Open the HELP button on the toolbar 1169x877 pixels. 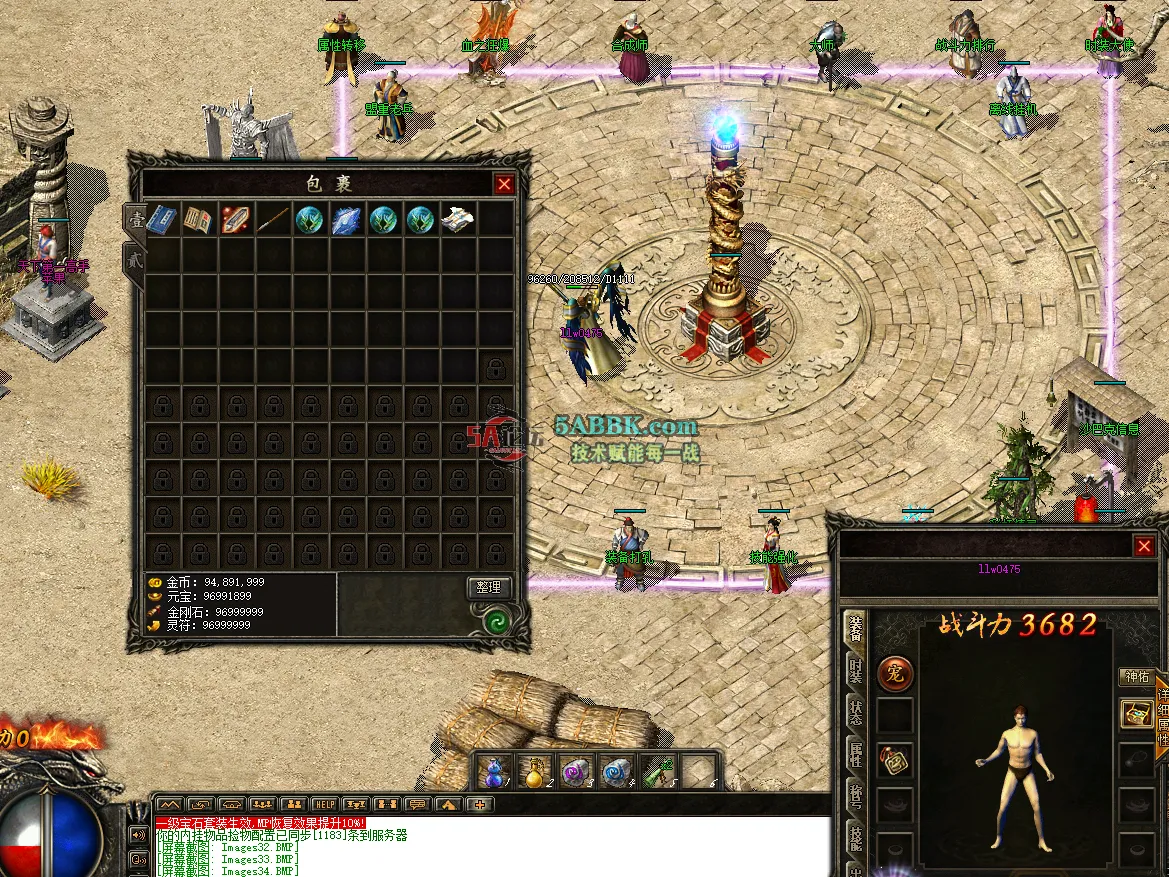(324, 804)
